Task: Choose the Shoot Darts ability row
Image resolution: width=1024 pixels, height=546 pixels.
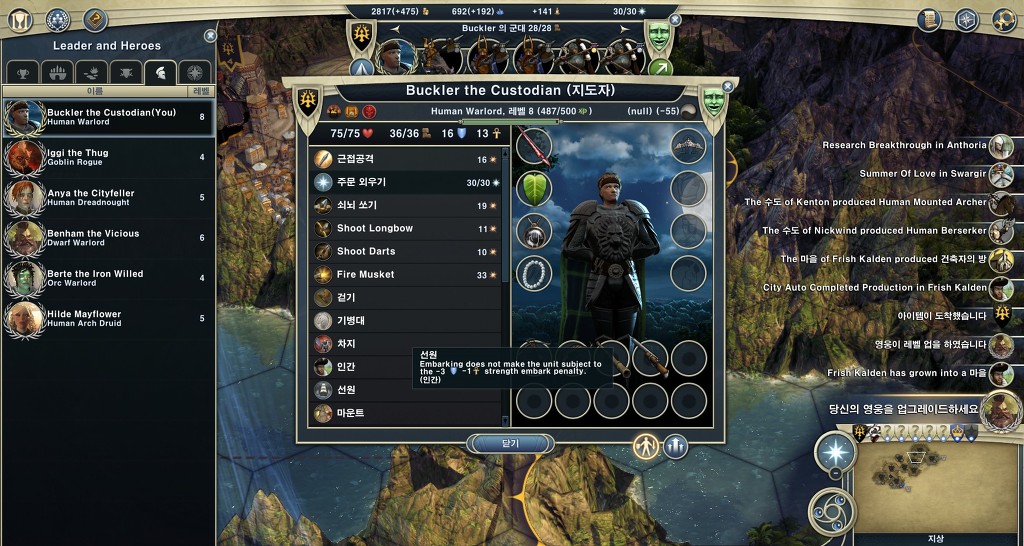Action: (404, 251)
